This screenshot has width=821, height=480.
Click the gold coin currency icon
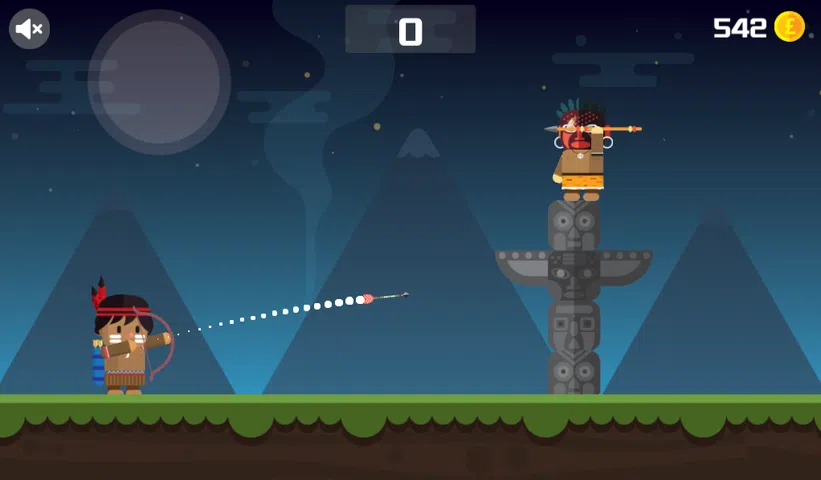click(789, 27)
